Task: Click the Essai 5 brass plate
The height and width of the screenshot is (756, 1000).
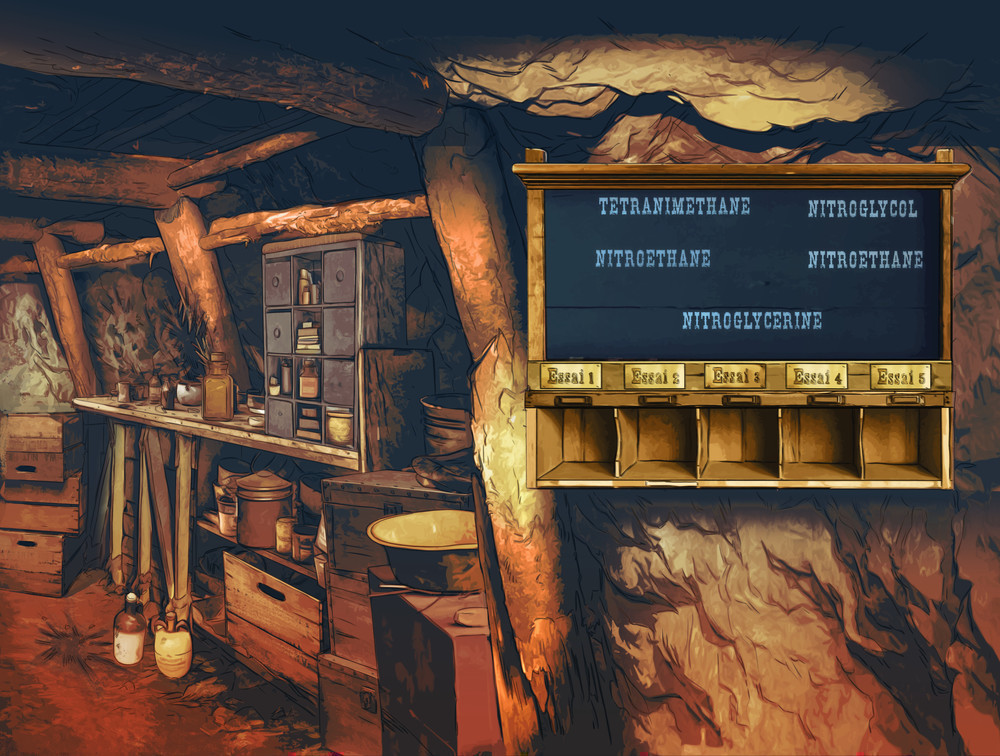Action: pyautogui.click(x=900, y=377)
